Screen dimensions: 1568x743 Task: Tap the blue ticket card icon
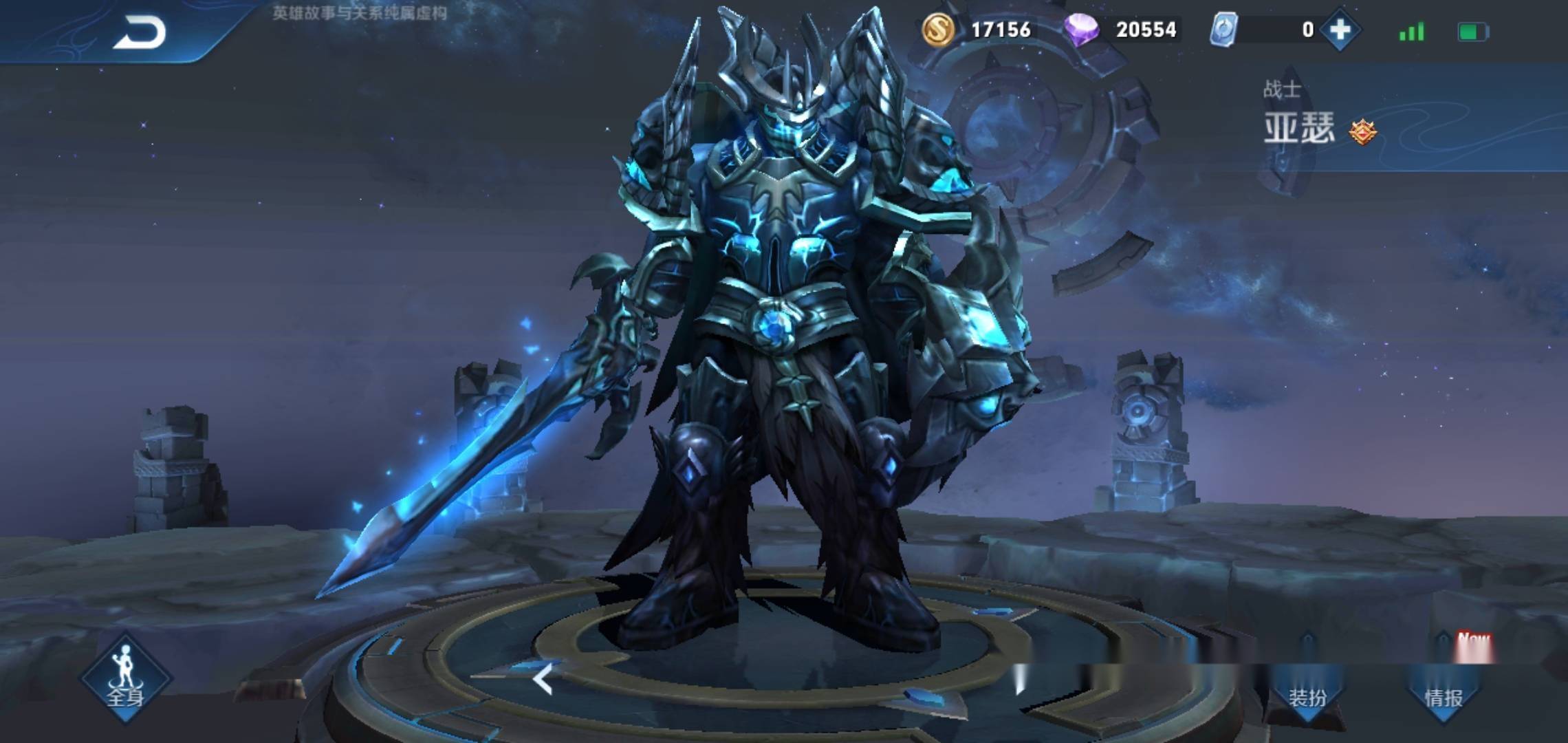[x=1224, y=30]
